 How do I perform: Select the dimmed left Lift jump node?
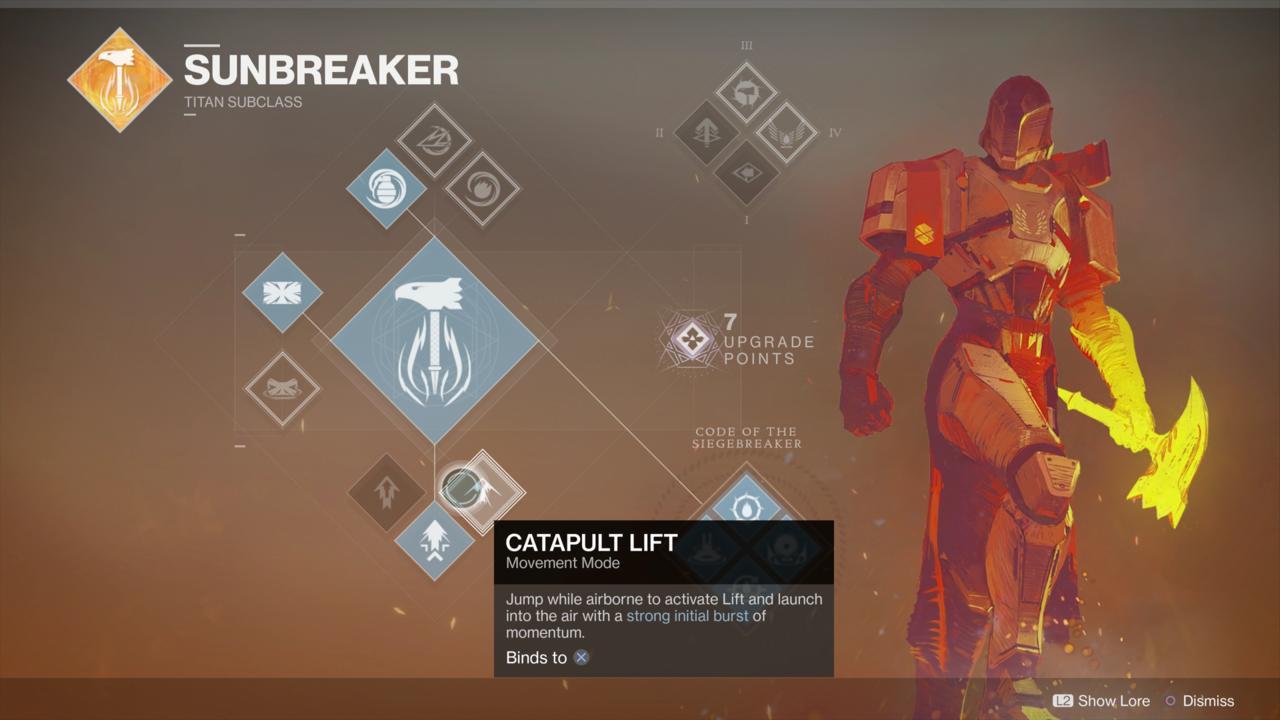[x=386, y=492]
